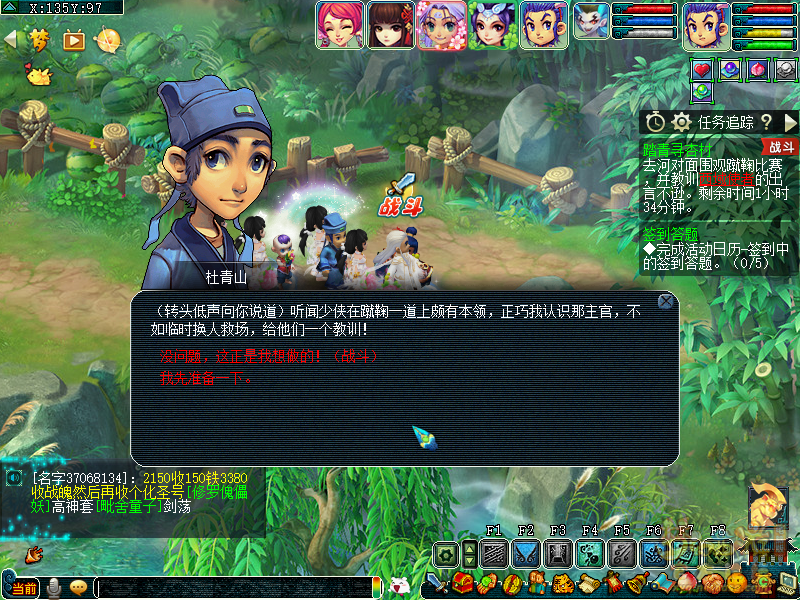Click the red battle tag in quest tracker

point(782,146)
